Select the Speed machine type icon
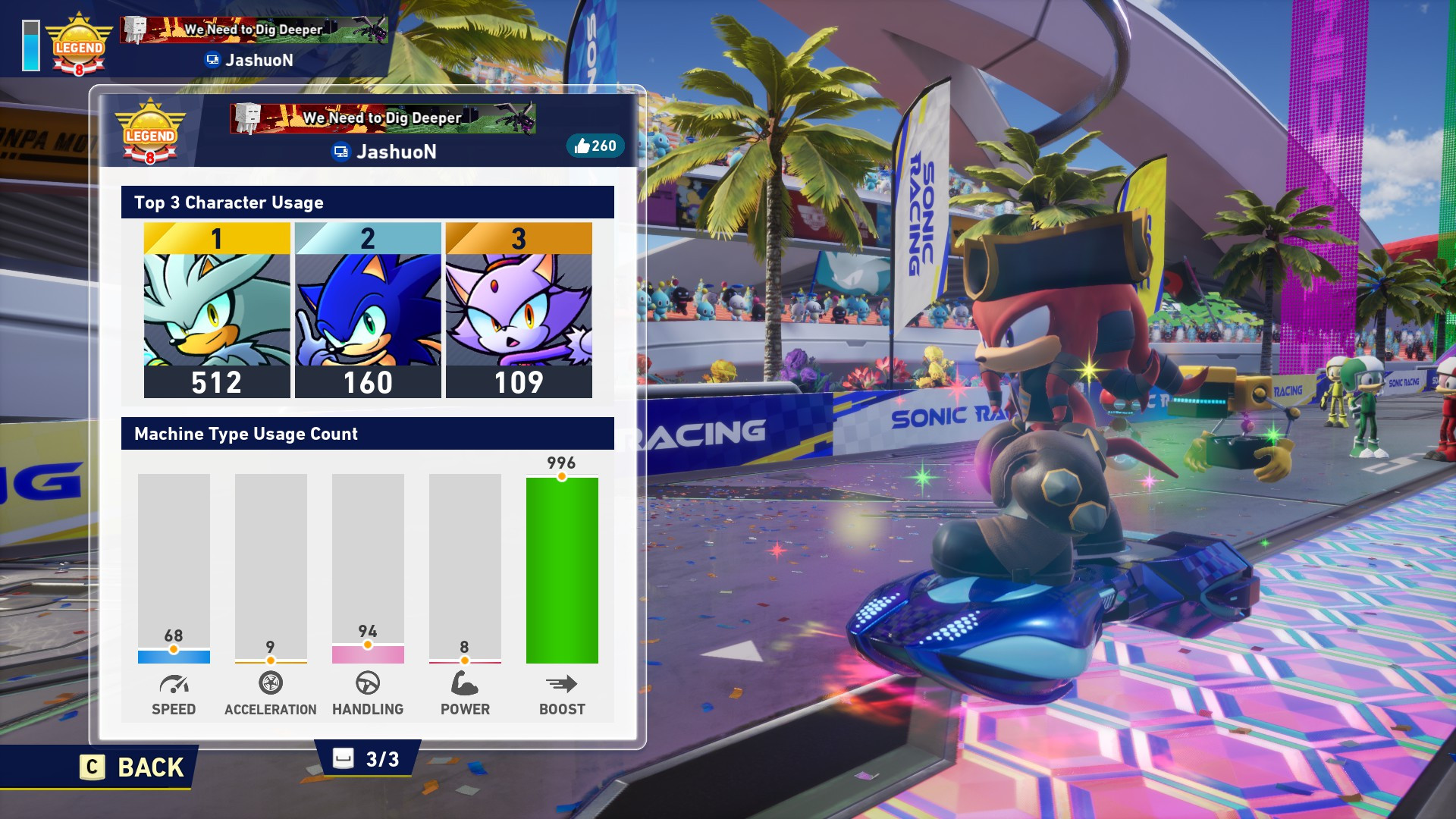 pyautogui.click(x=174, y=685)
